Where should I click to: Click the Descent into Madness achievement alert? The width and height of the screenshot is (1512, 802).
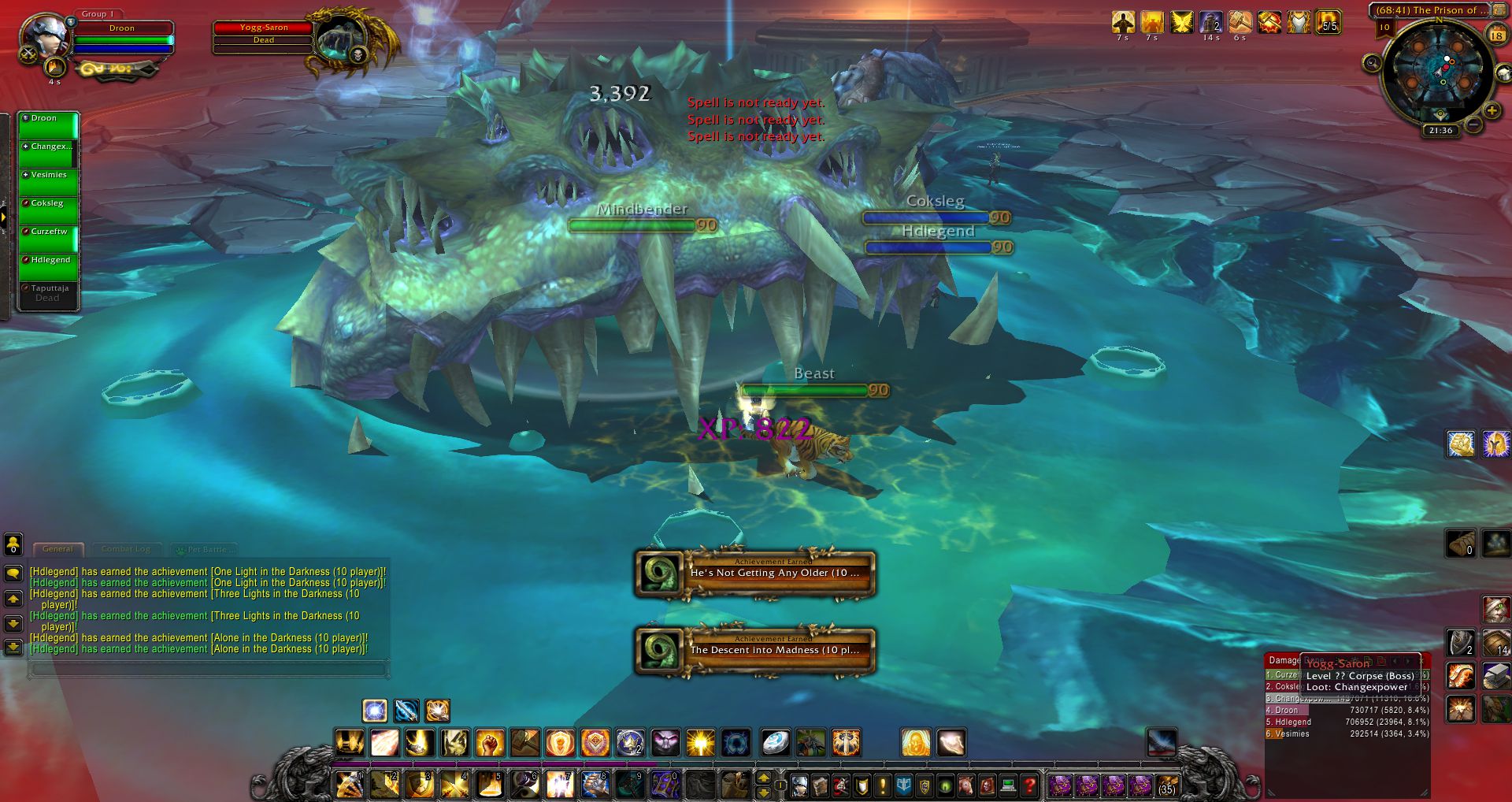coord(755,650)
